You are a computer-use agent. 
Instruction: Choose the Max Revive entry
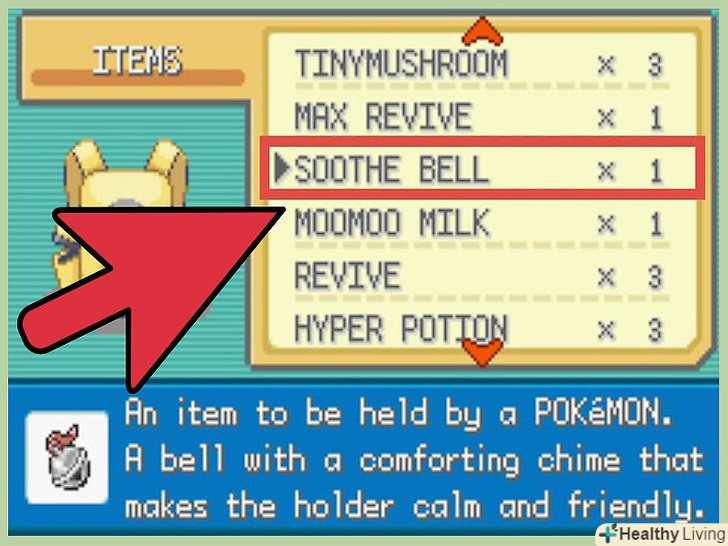pyautogui.click(x=478, y=118)
